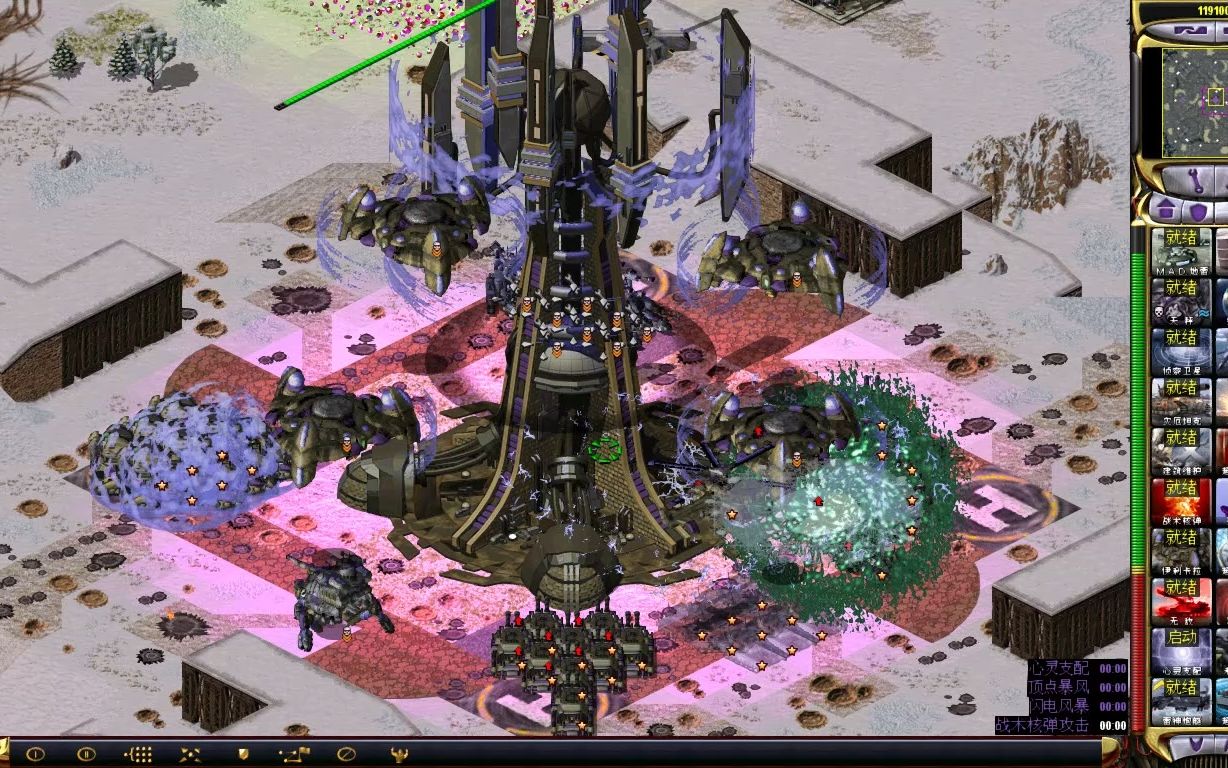This screenshot has height=768, width=1228.
Task: Select the 雷神炮艇 build icon
Action: click(x=1181, y=700)
